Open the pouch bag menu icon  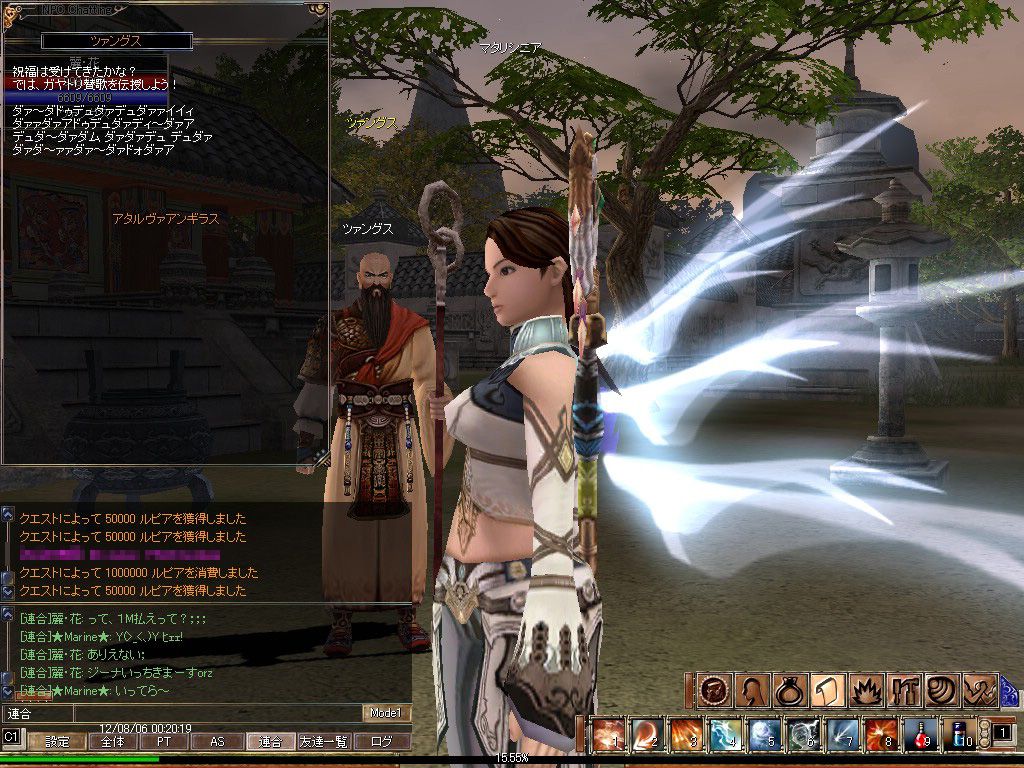(788, 690)
